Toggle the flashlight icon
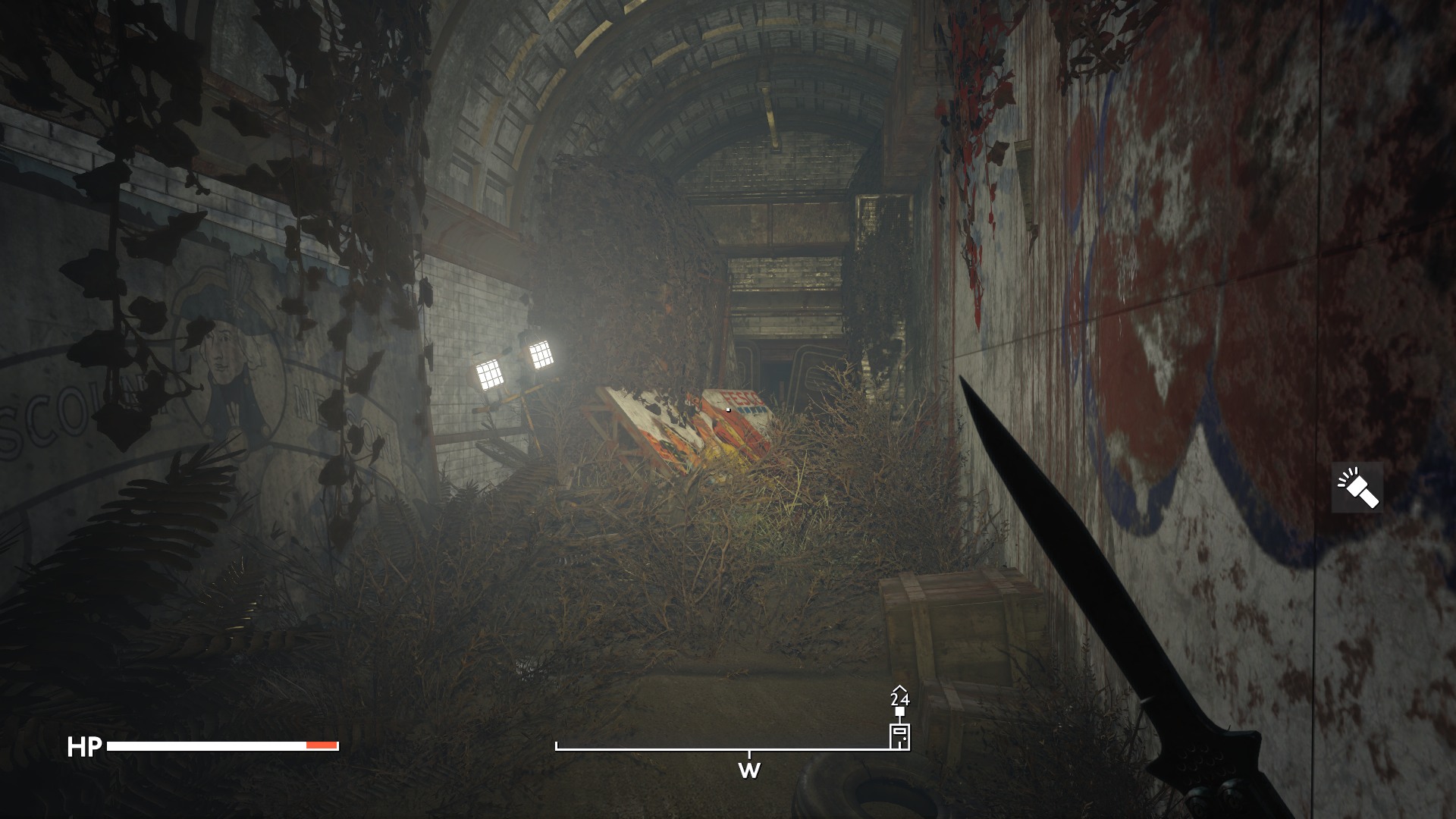Screen dimensions: 1456x819 point(1357,488)
